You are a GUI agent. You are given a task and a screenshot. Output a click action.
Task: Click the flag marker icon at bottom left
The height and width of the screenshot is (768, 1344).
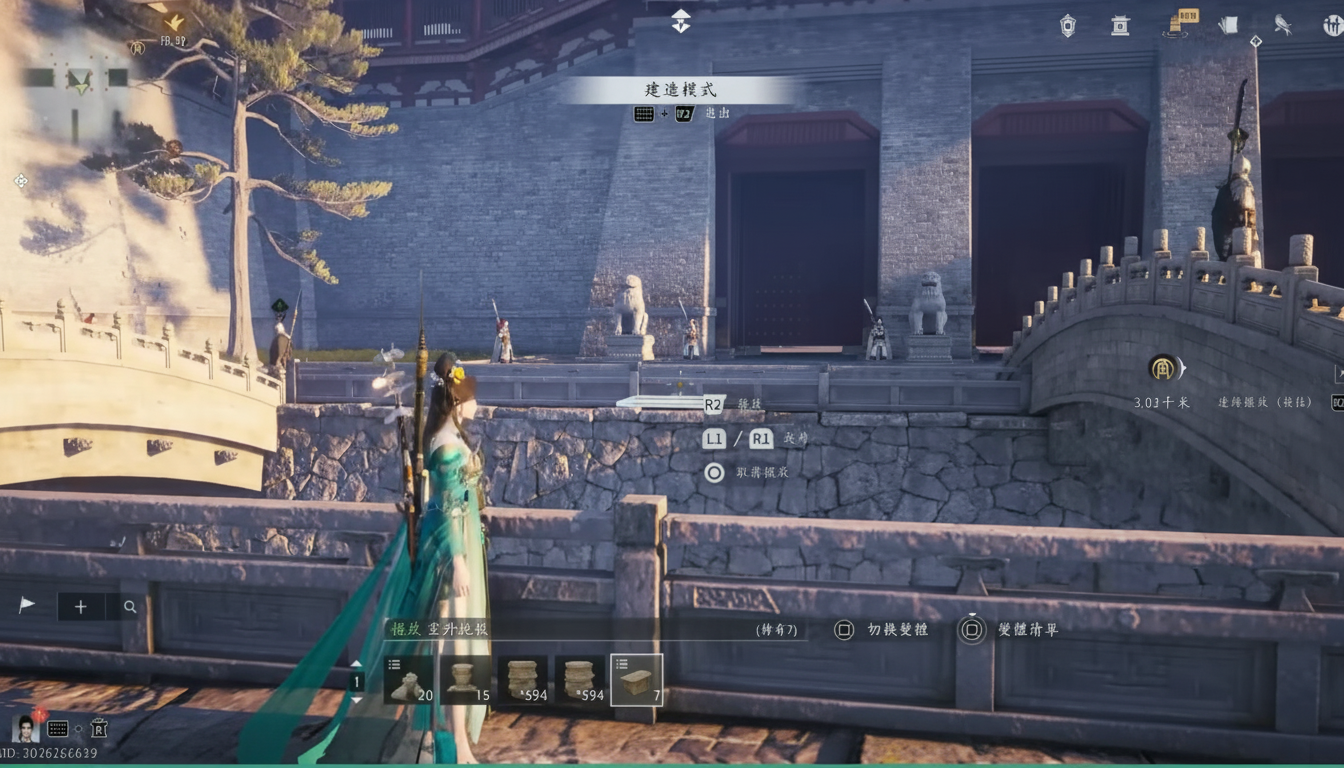(27, 603)
